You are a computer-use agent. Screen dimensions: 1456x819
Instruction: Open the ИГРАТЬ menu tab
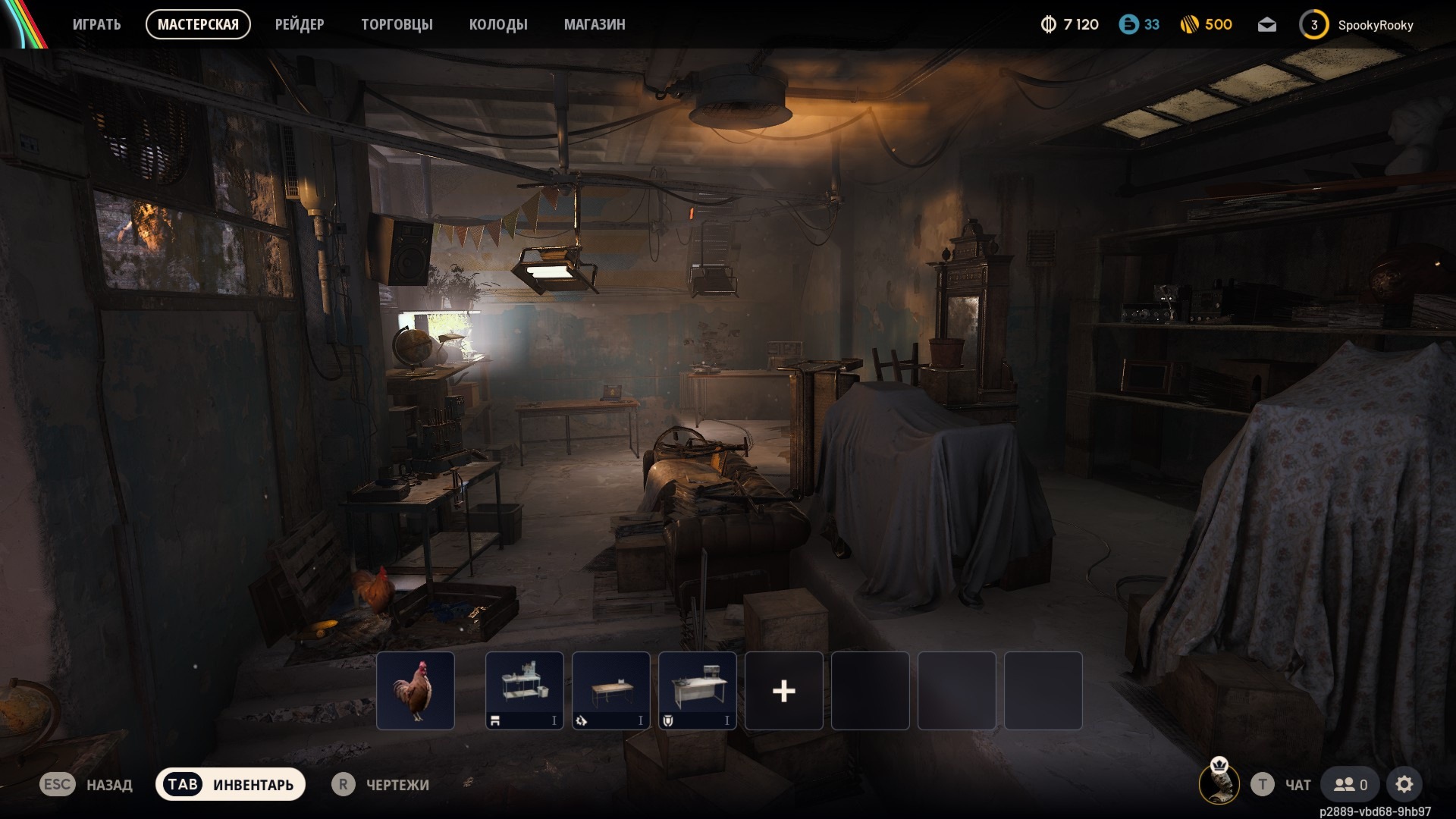coord(96,24)
